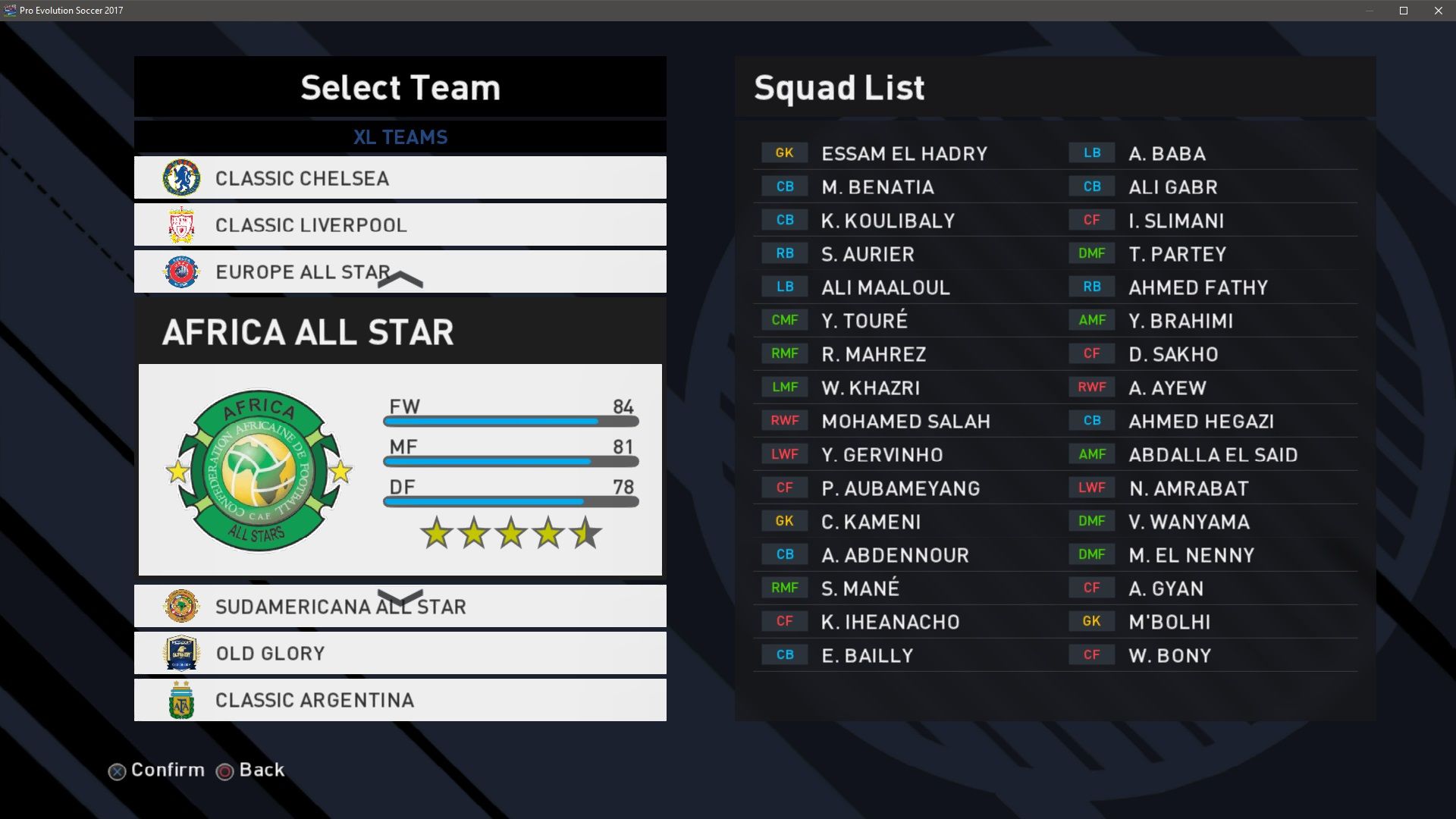The height and width of the screenshot is (819, 1456).
Task: Close the Pro Evolution Soccer 2017 window
Action: [1438, 11]
